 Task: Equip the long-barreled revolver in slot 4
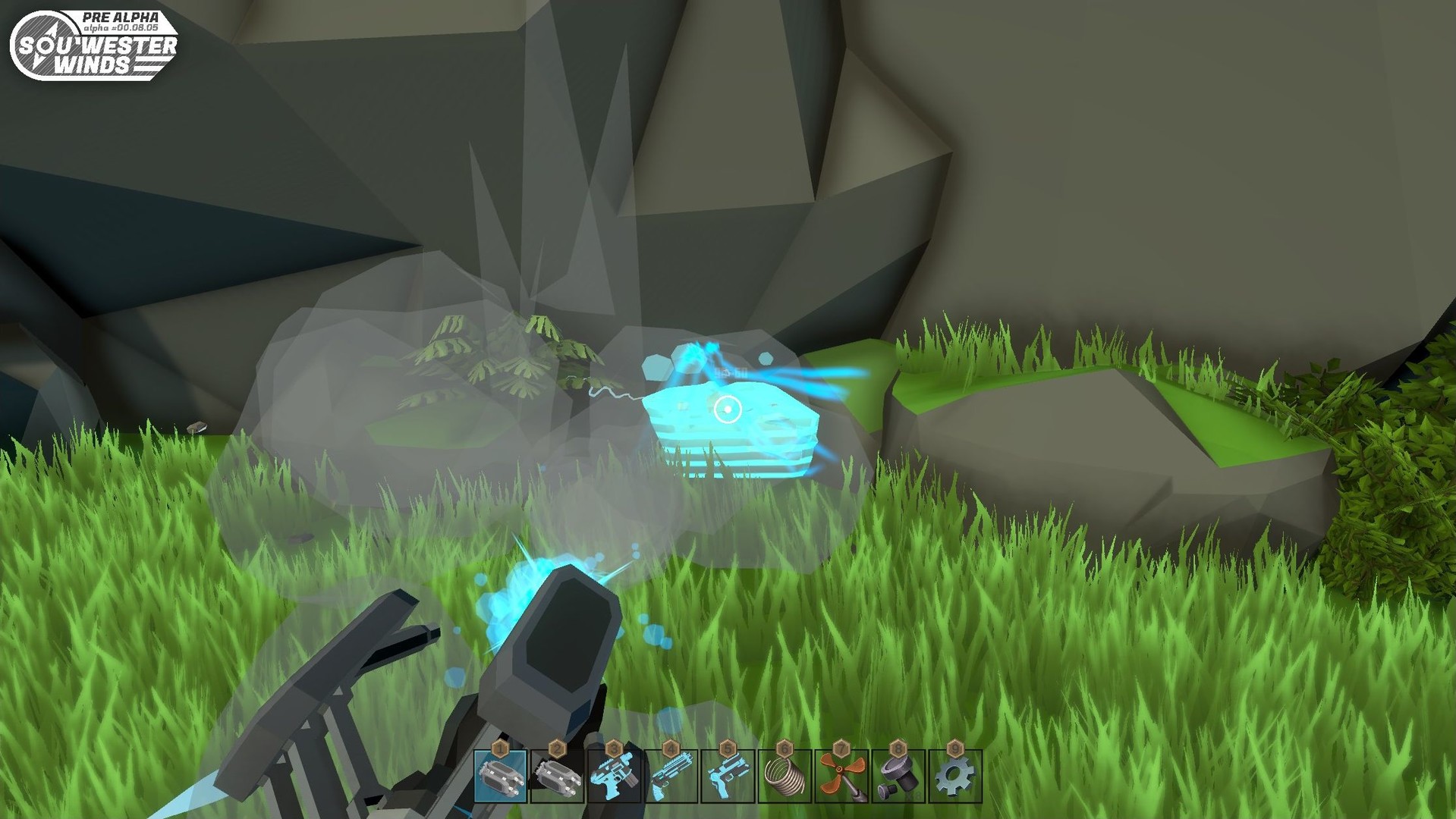point(671,777)
